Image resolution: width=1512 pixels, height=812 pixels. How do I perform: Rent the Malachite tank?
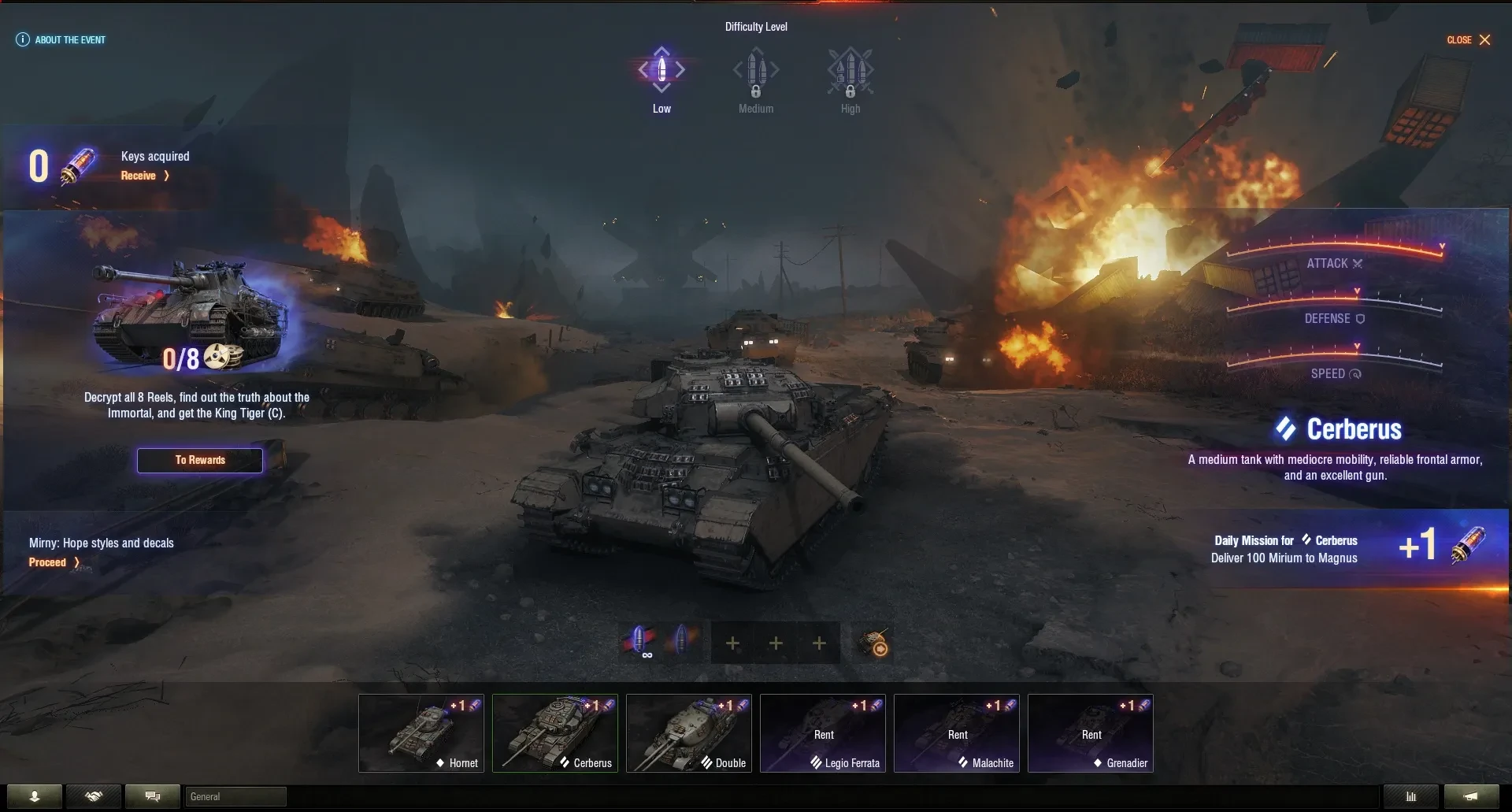point(957,733)
